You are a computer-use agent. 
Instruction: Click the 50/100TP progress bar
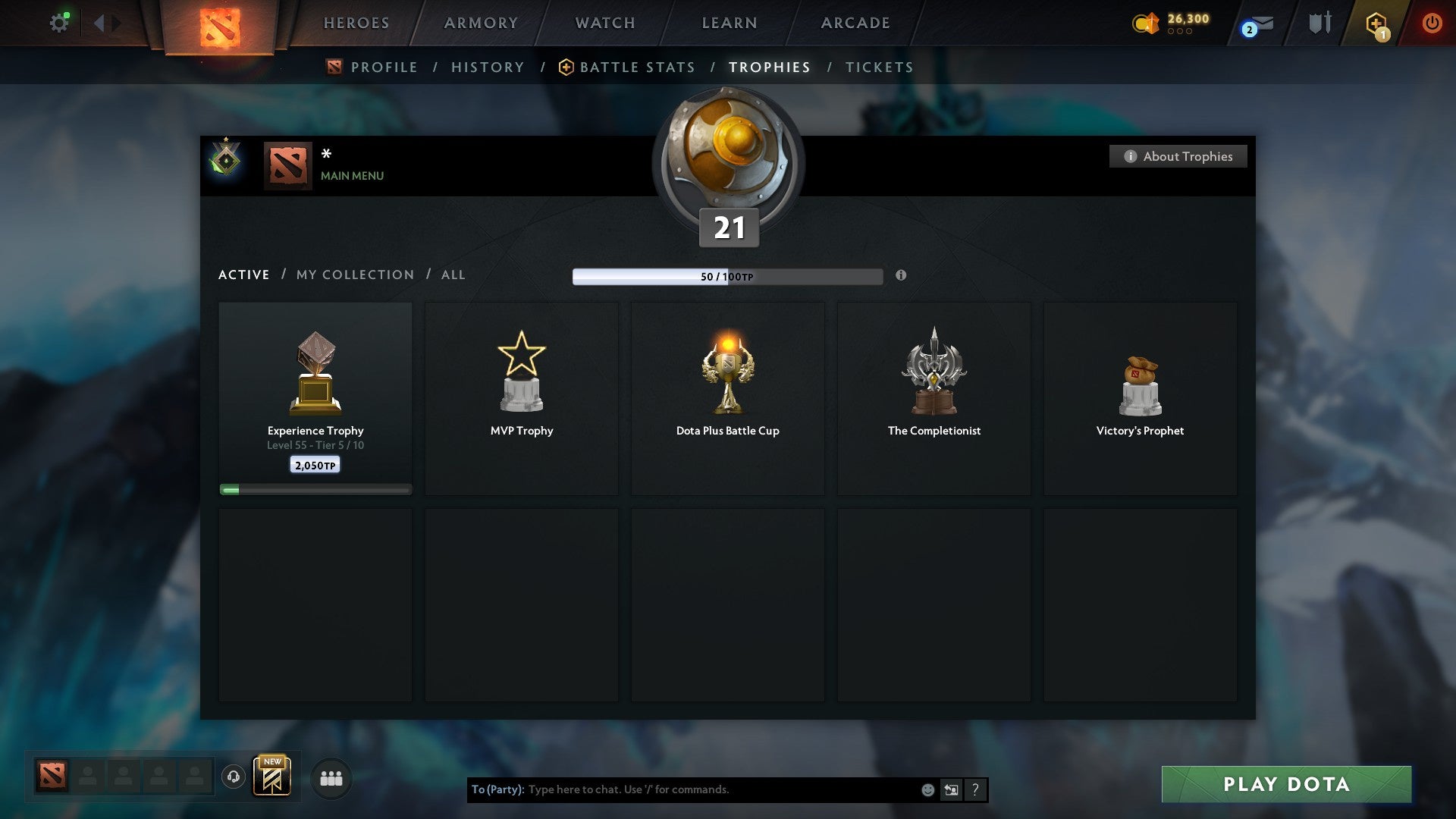click(727, 276)
